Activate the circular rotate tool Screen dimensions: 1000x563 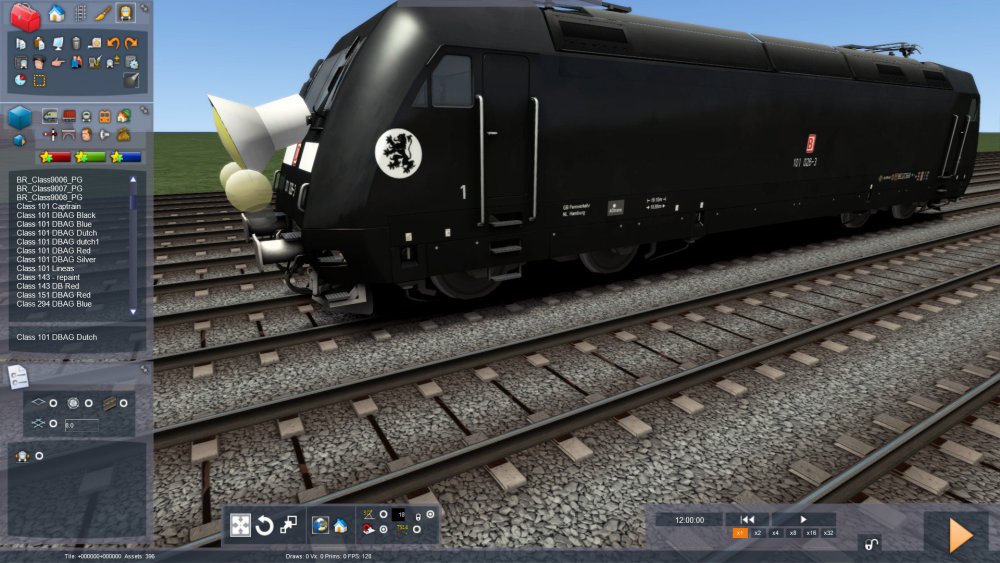[x=264, y=525]
